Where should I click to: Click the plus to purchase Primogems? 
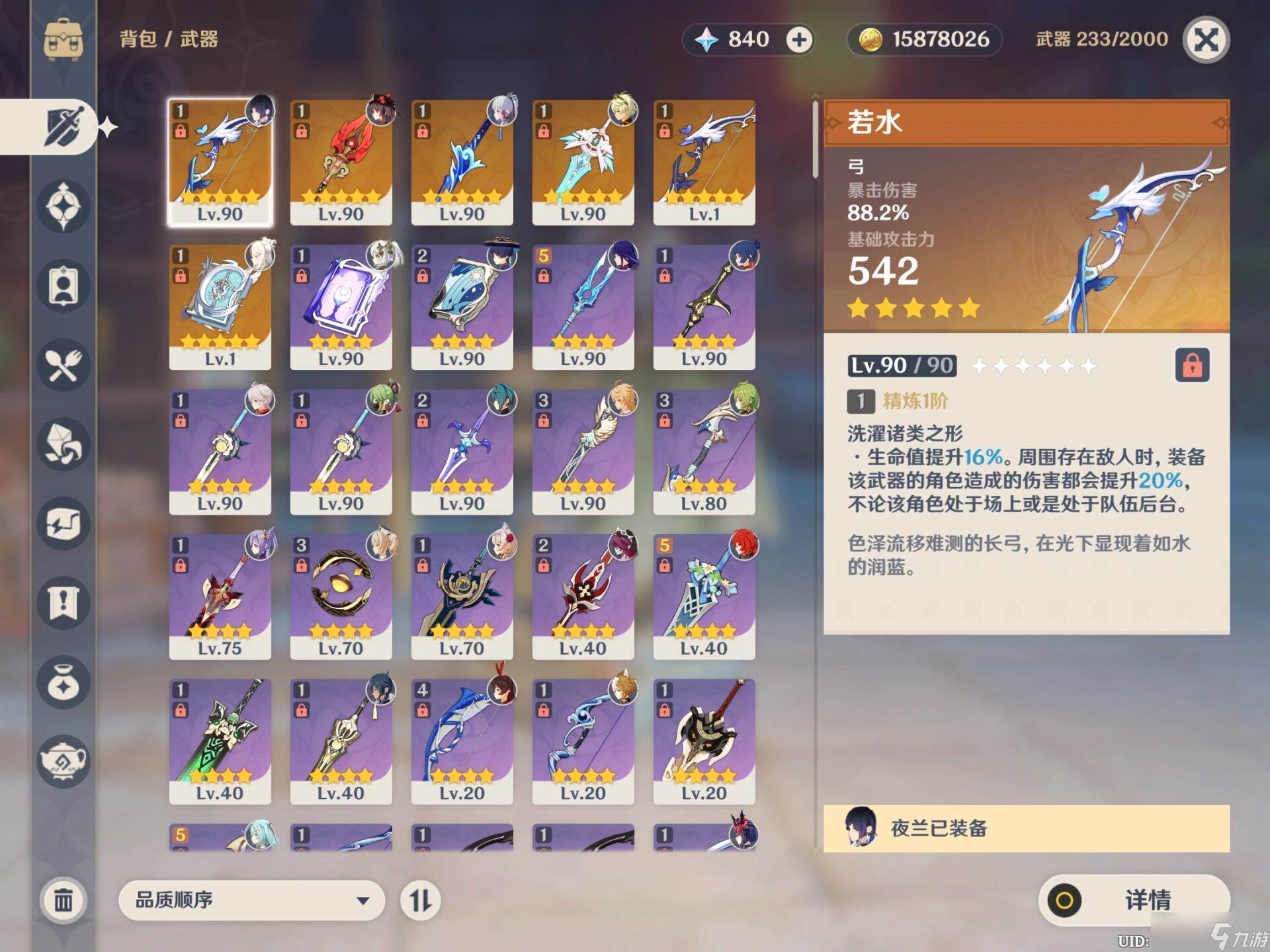[x=799, y=40]
